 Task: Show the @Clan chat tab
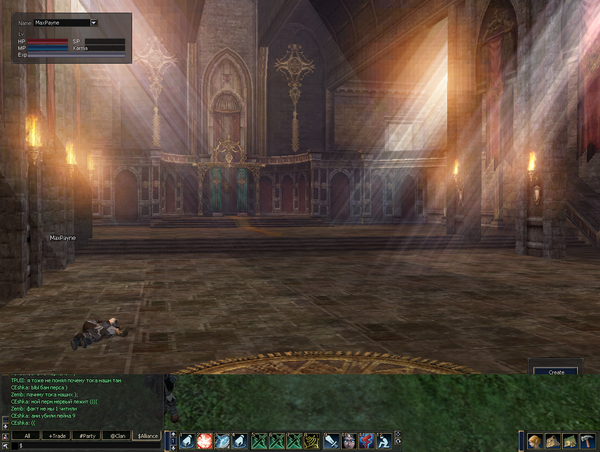[118, 436]
